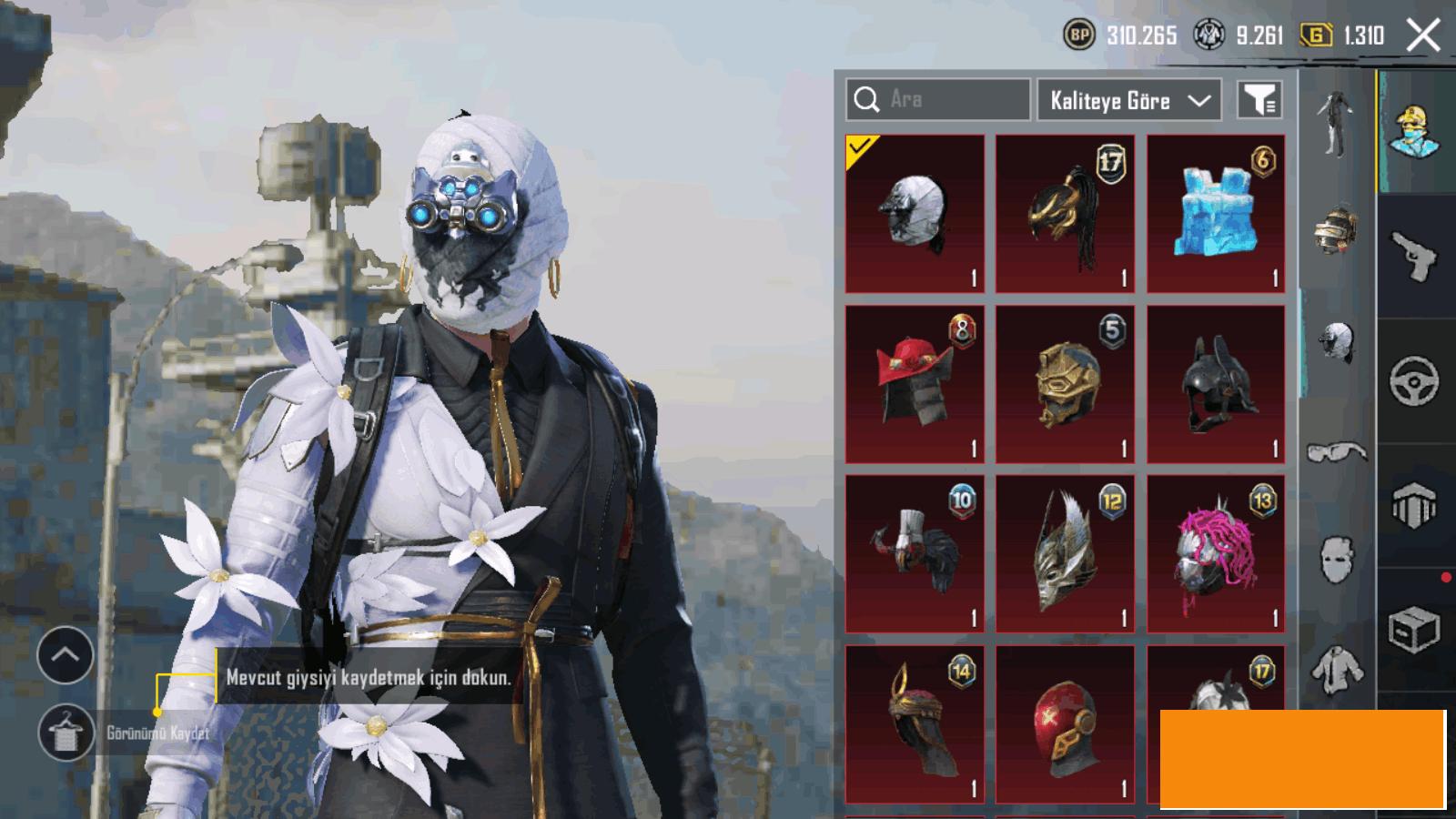
Task: Close the inventory with the X button
Action: pyautogui.click(x=1423, y=36)
